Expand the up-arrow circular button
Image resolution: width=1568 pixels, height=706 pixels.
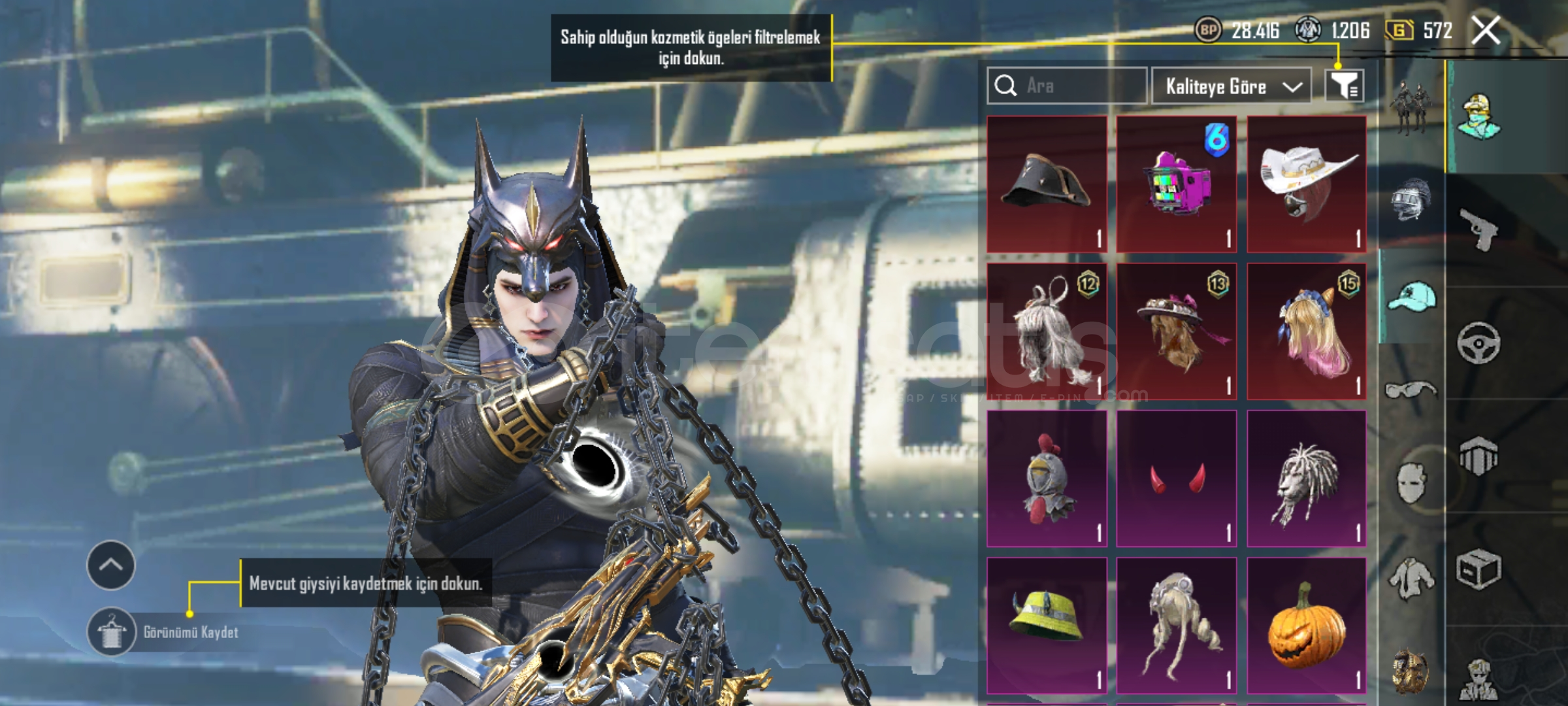tap(110, 565)
